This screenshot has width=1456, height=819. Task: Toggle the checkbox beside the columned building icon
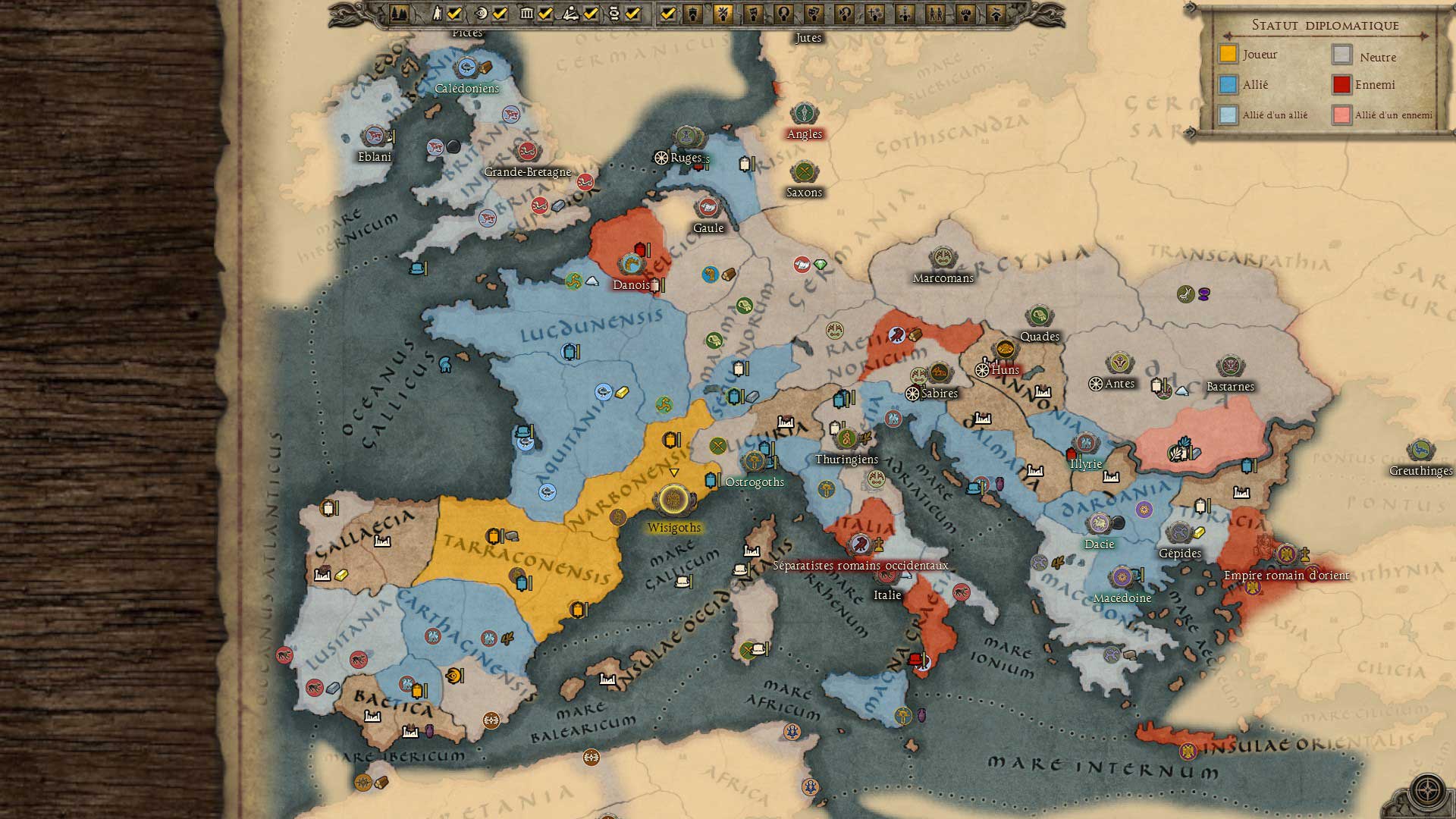(x=545, y=13)
